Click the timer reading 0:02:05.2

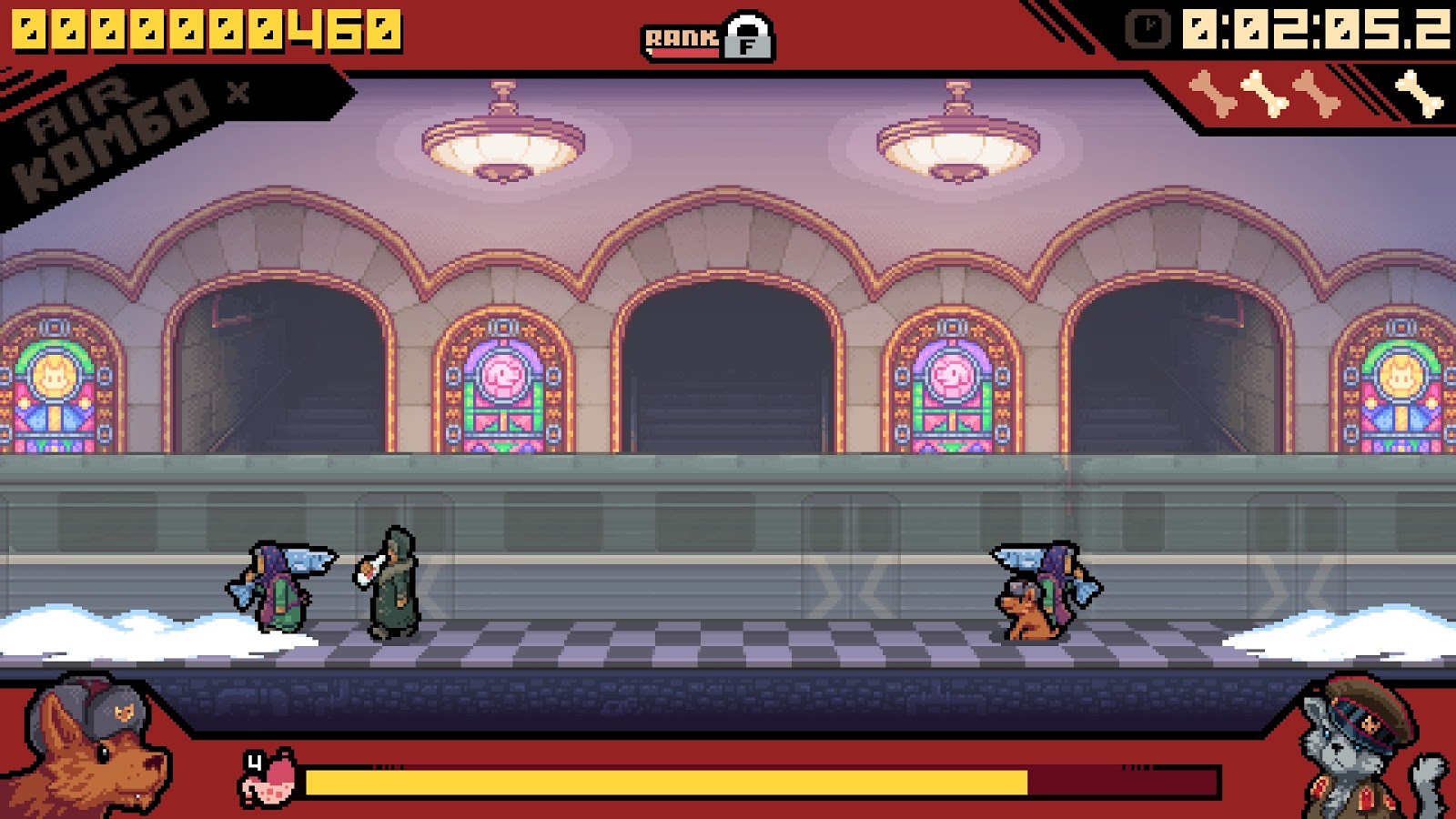1310,30
